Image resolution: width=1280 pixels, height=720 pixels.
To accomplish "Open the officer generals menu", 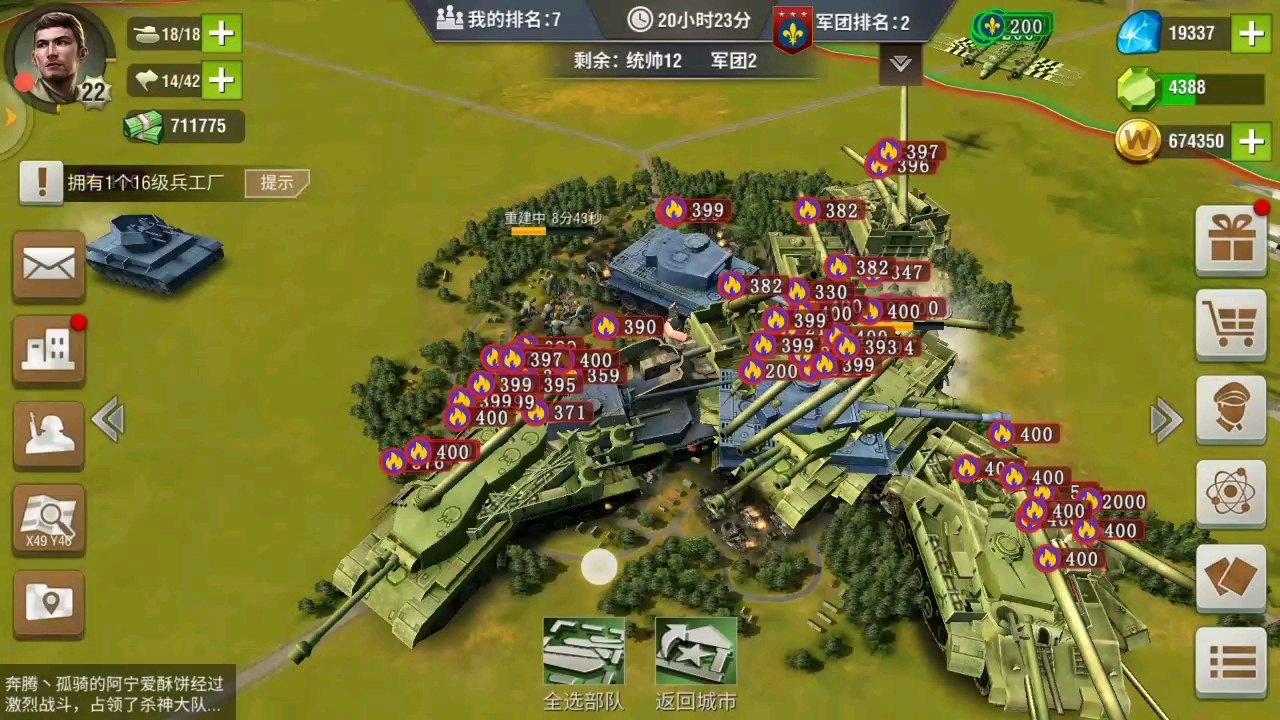I will tap(1231, 409).
